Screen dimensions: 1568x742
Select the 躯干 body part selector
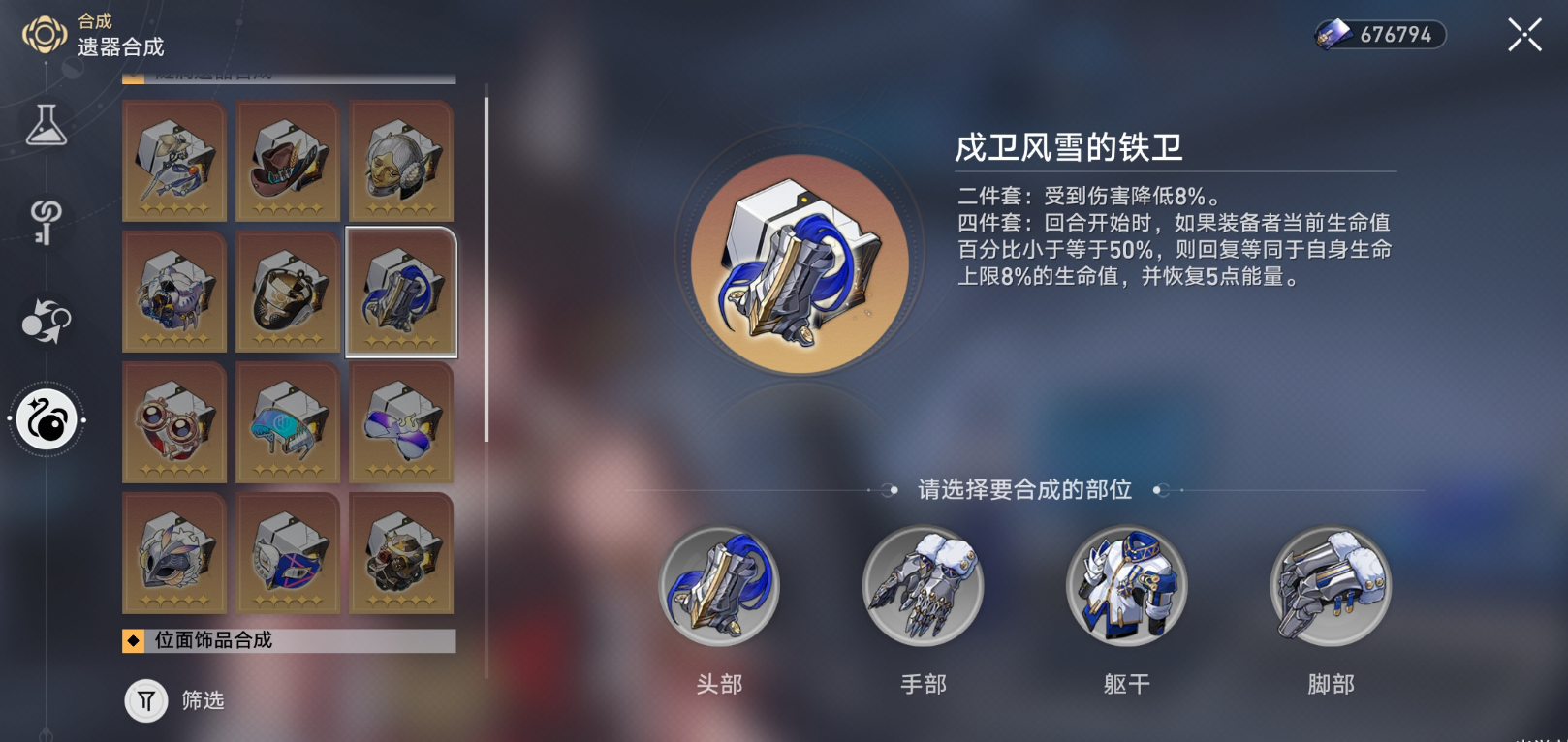tap(1127, 586)
